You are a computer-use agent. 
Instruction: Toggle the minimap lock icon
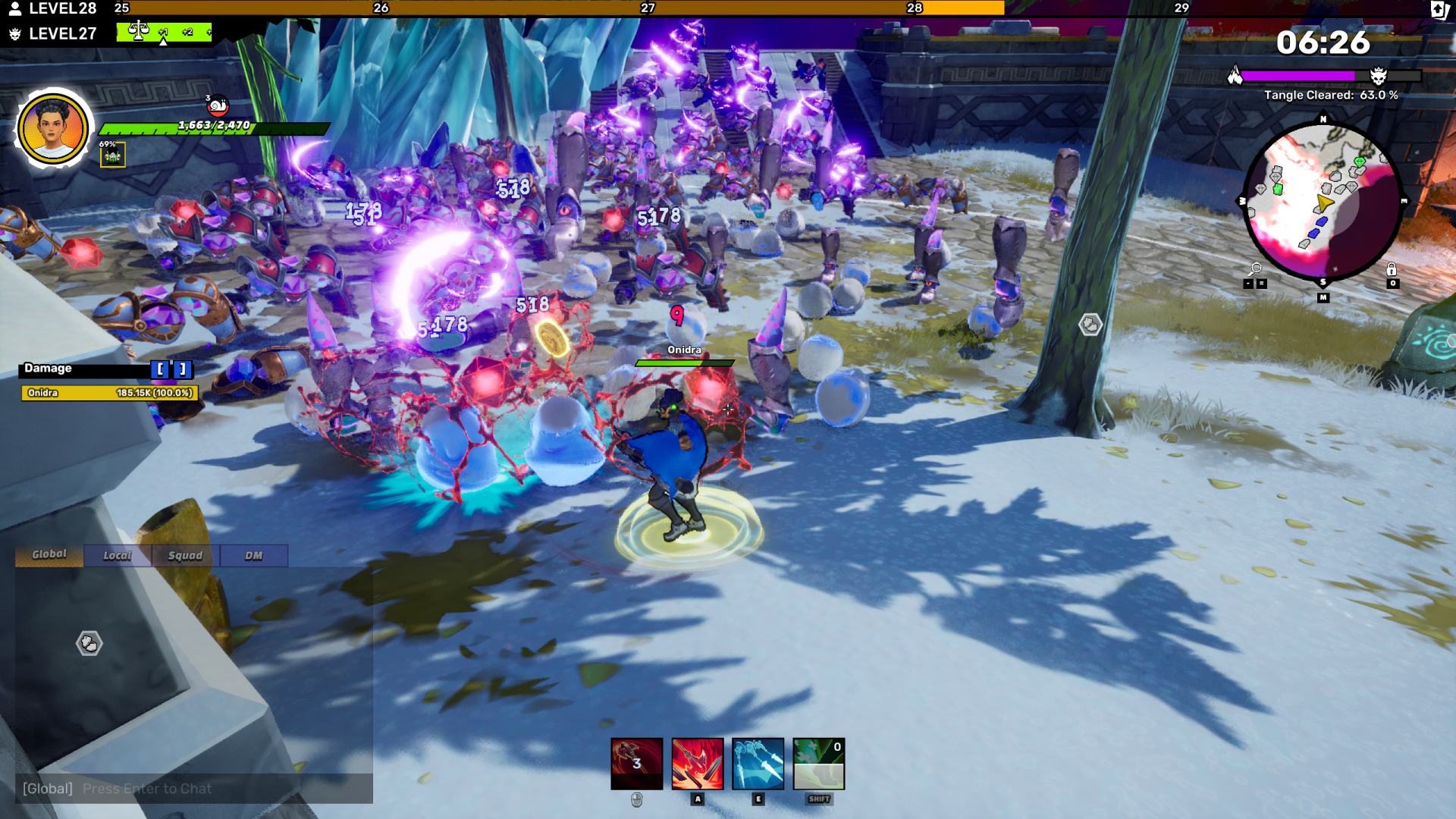(x=1392, y=269)
